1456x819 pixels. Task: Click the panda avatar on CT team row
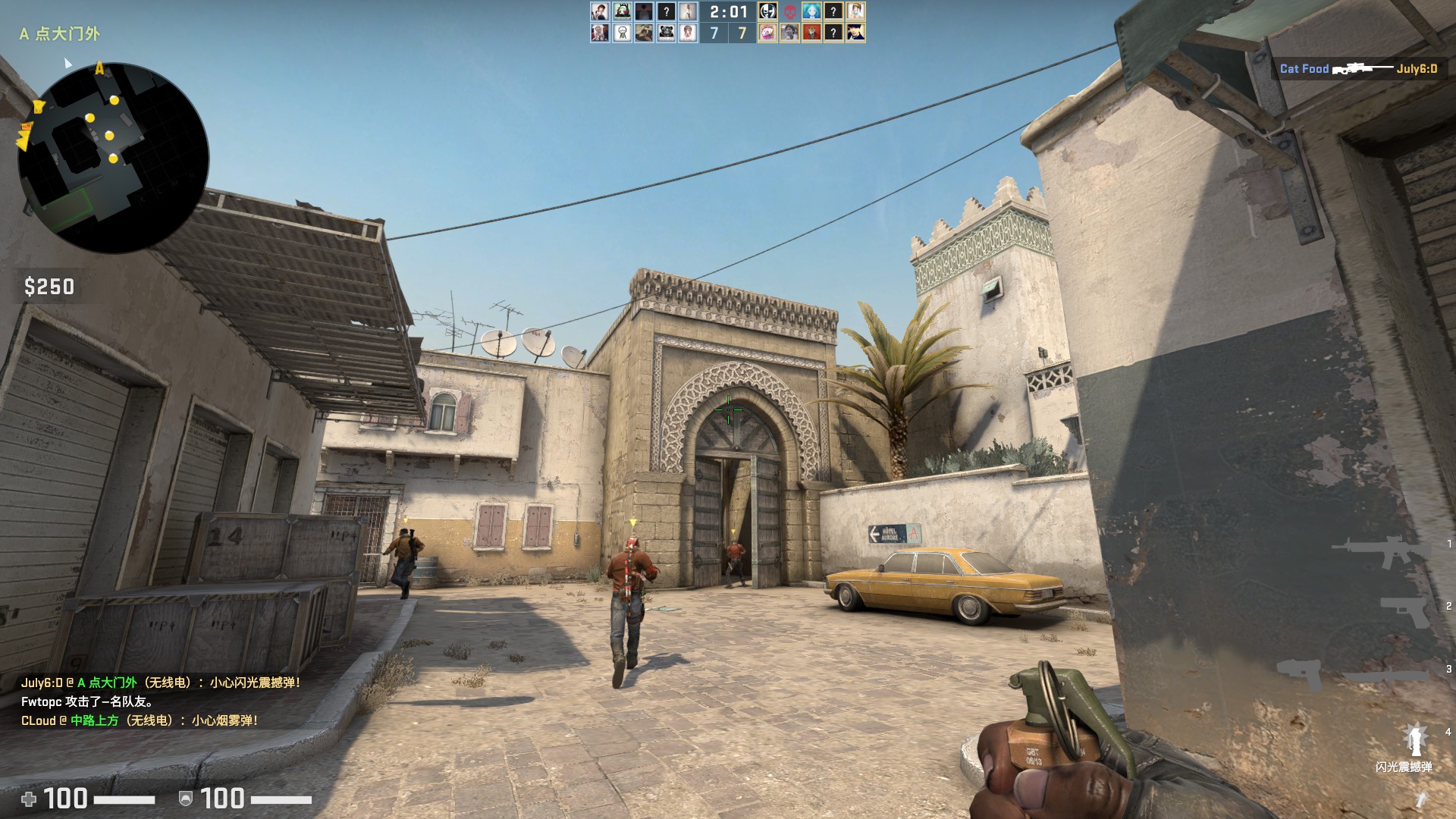point(666,33)
